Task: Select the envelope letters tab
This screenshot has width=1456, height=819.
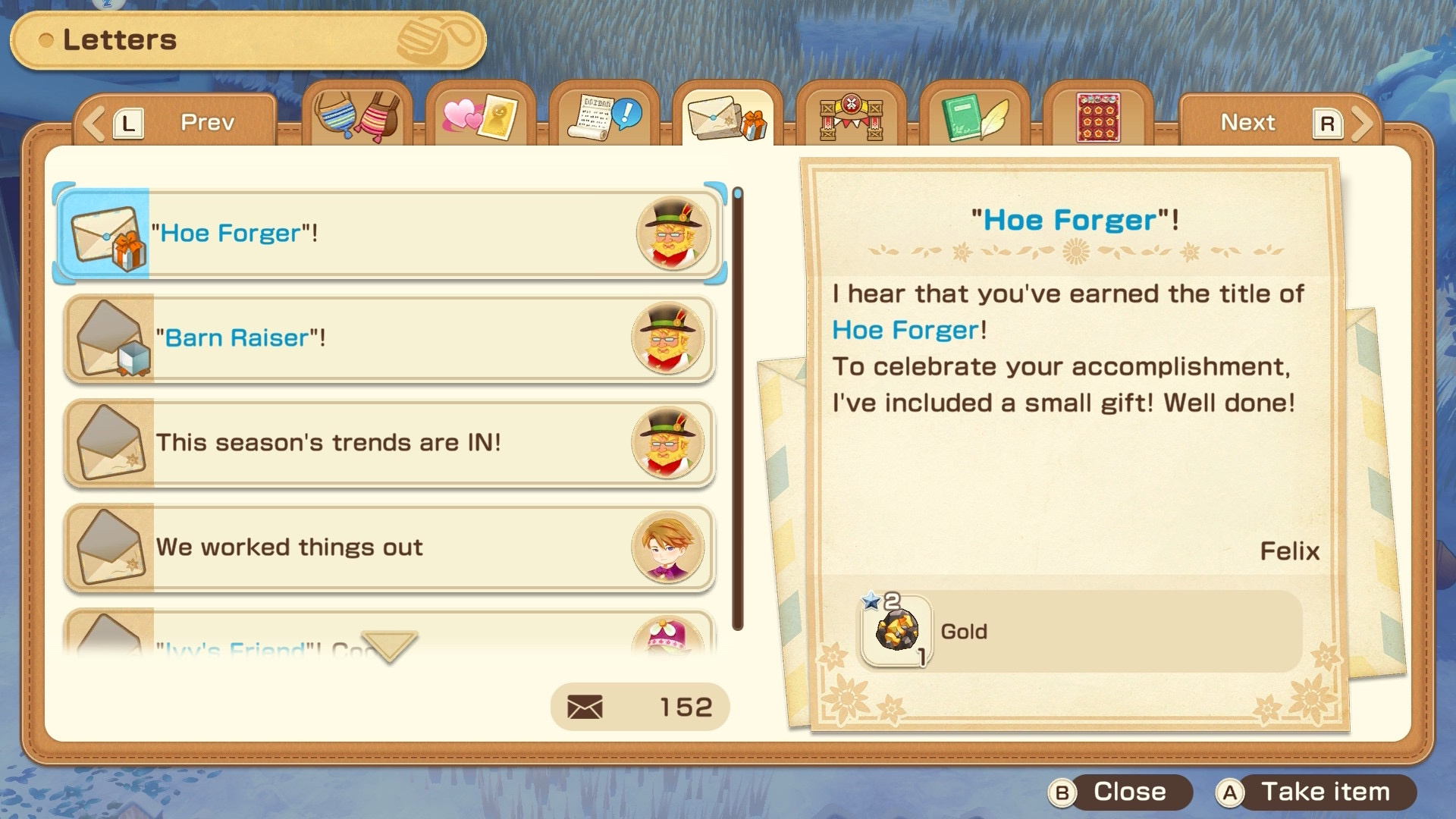Action: click(727, 117)
